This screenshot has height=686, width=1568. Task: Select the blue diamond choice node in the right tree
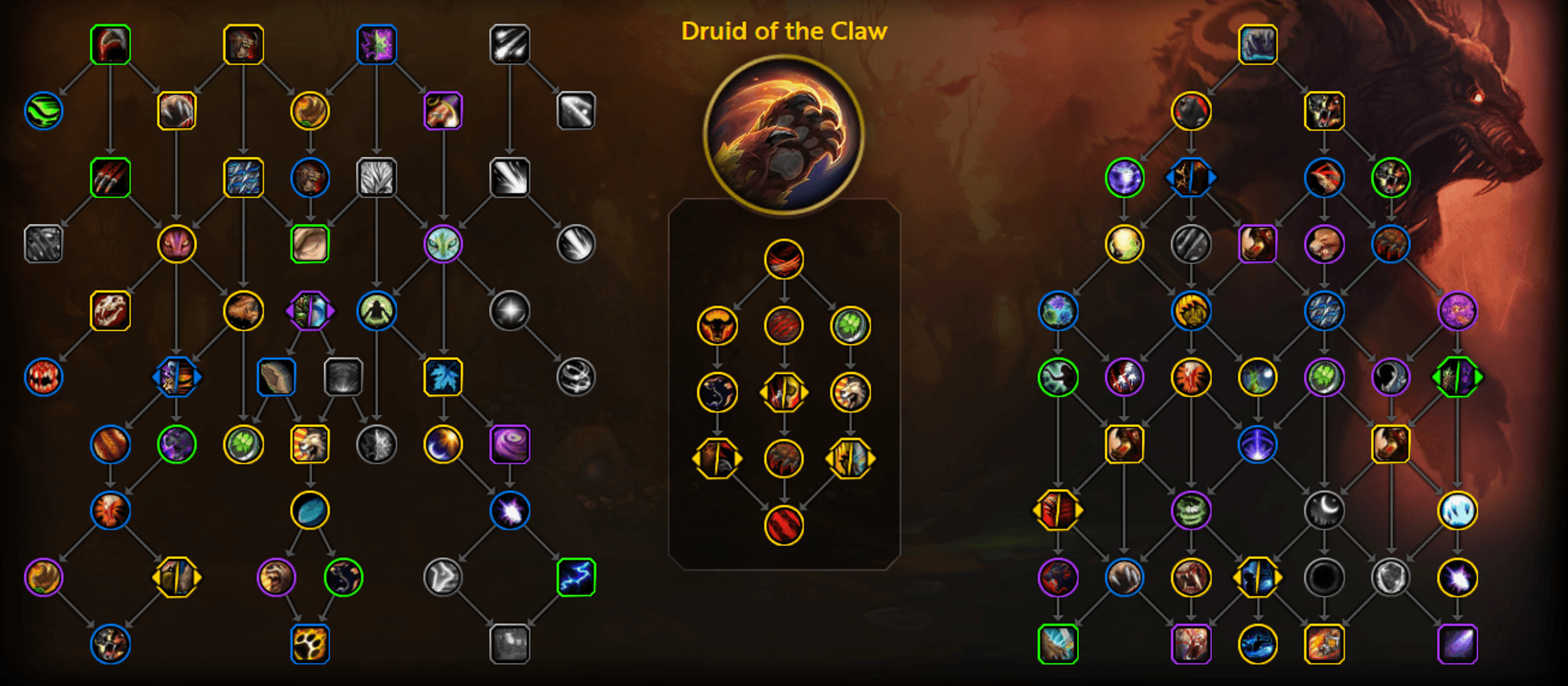point(1191,178)
